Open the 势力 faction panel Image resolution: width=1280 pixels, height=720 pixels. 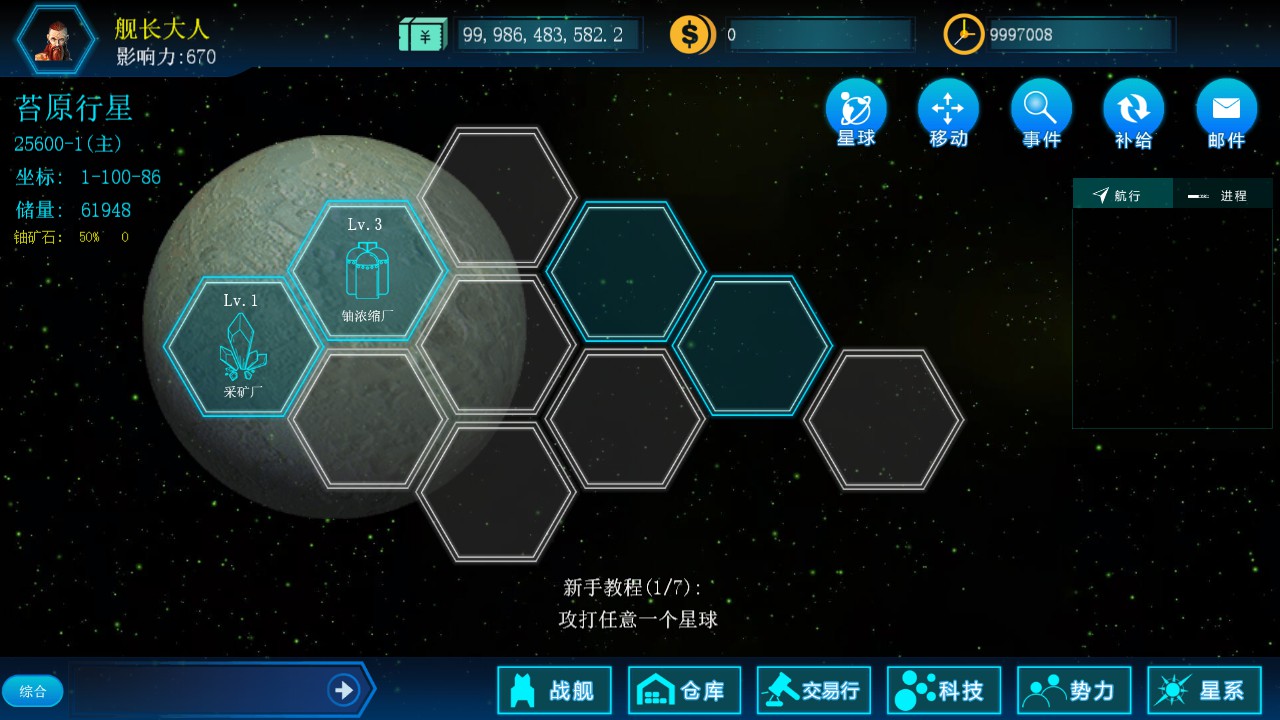[x=1073, y=689]
